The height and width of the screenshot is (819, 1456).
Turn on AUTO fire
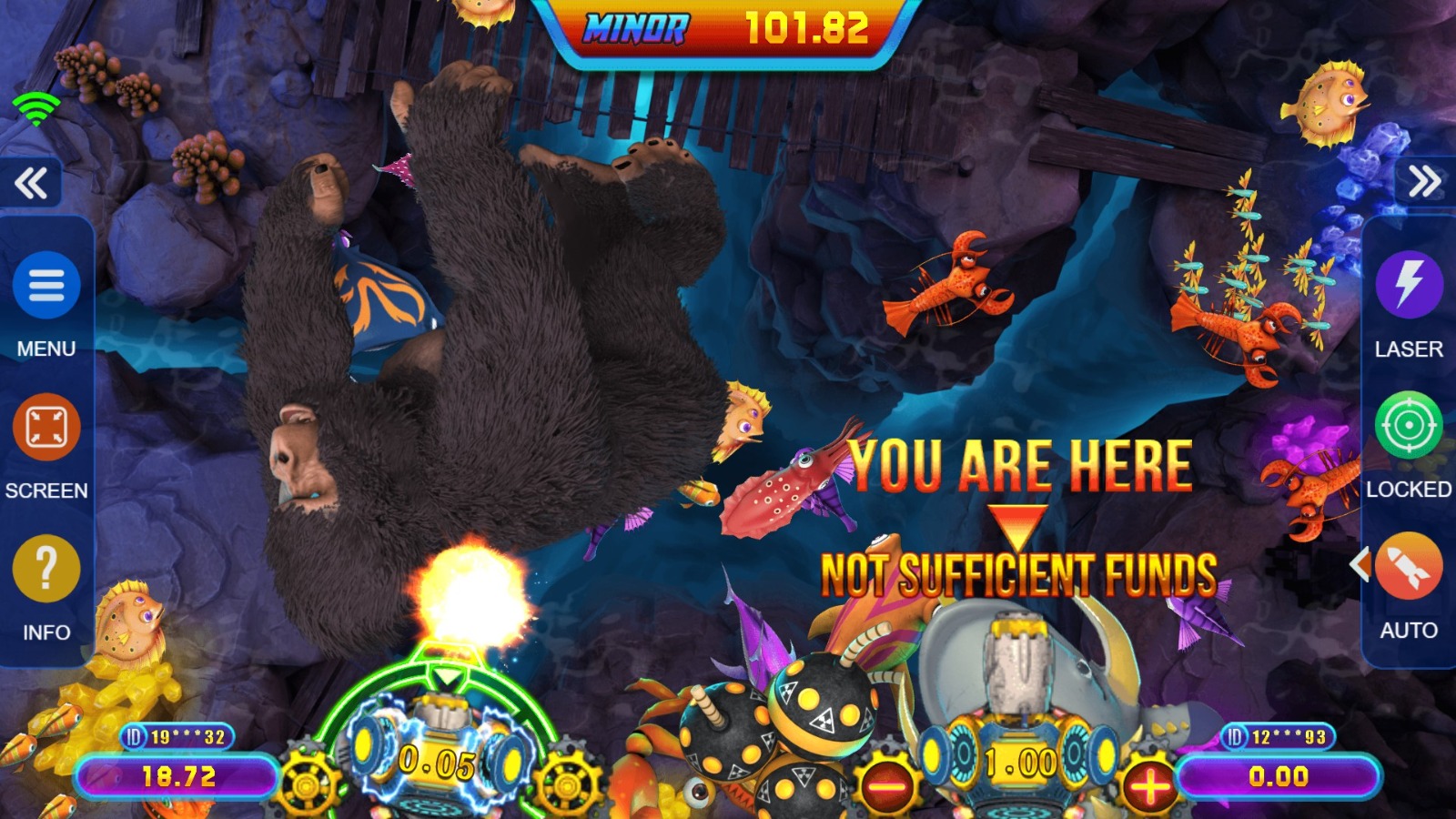[1408, 566]
